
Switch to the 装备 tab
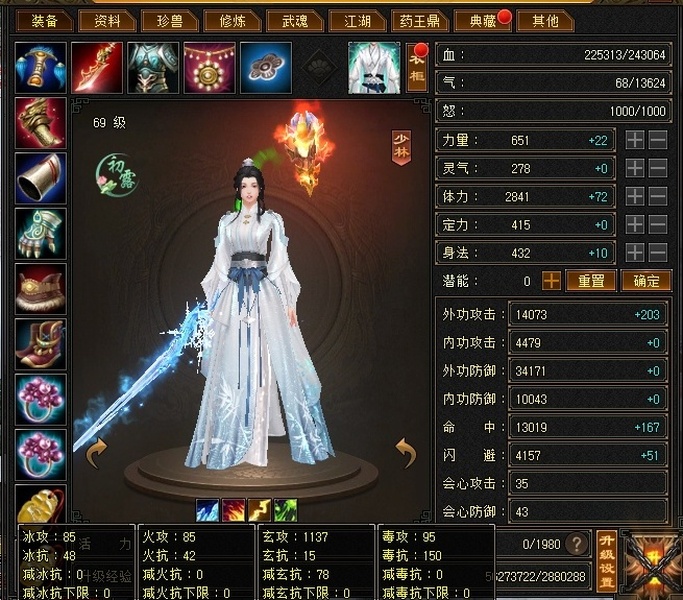[45, 21]
